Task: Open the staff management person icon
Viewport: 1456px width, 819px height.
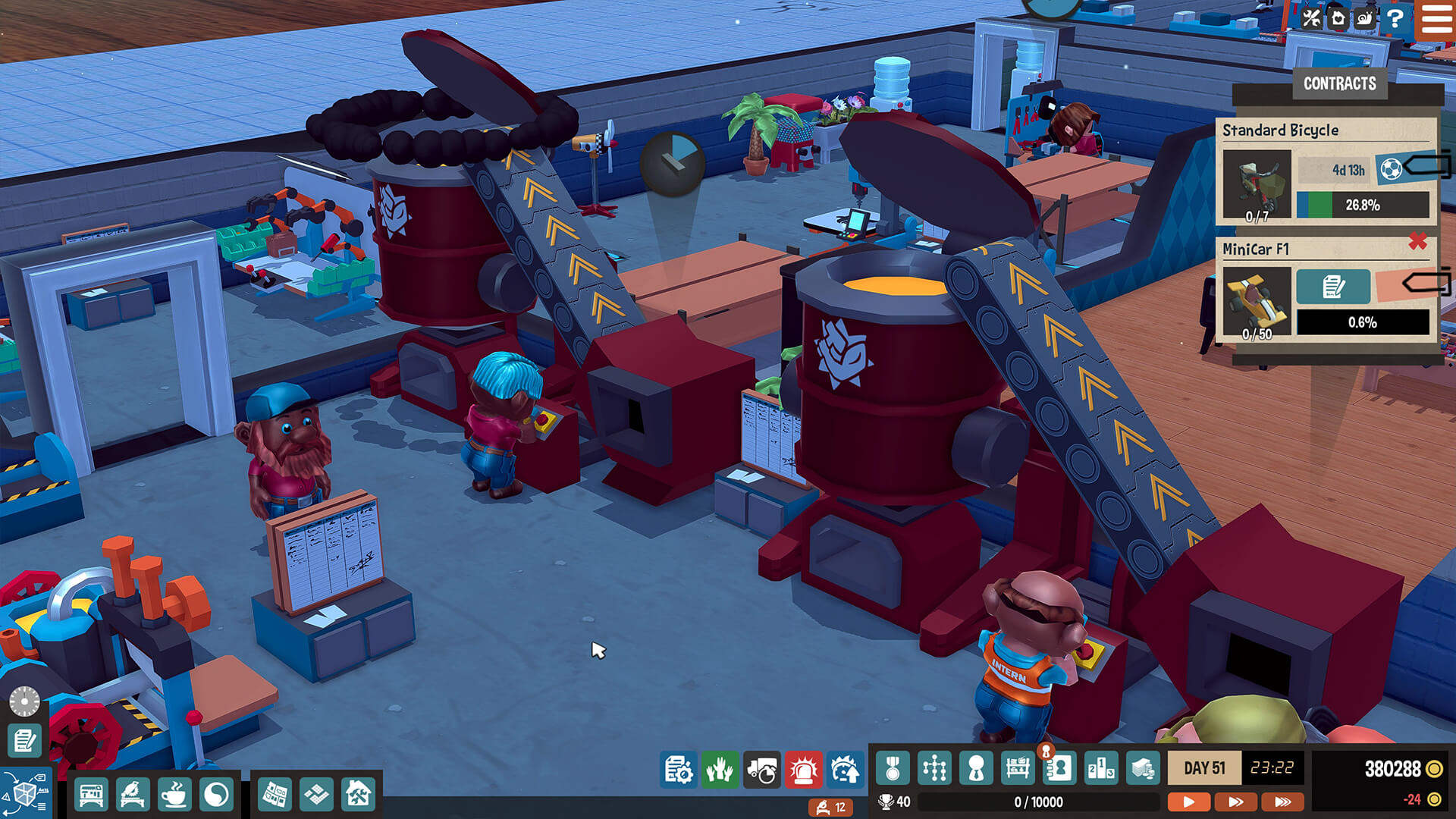Action: point(977,768)
